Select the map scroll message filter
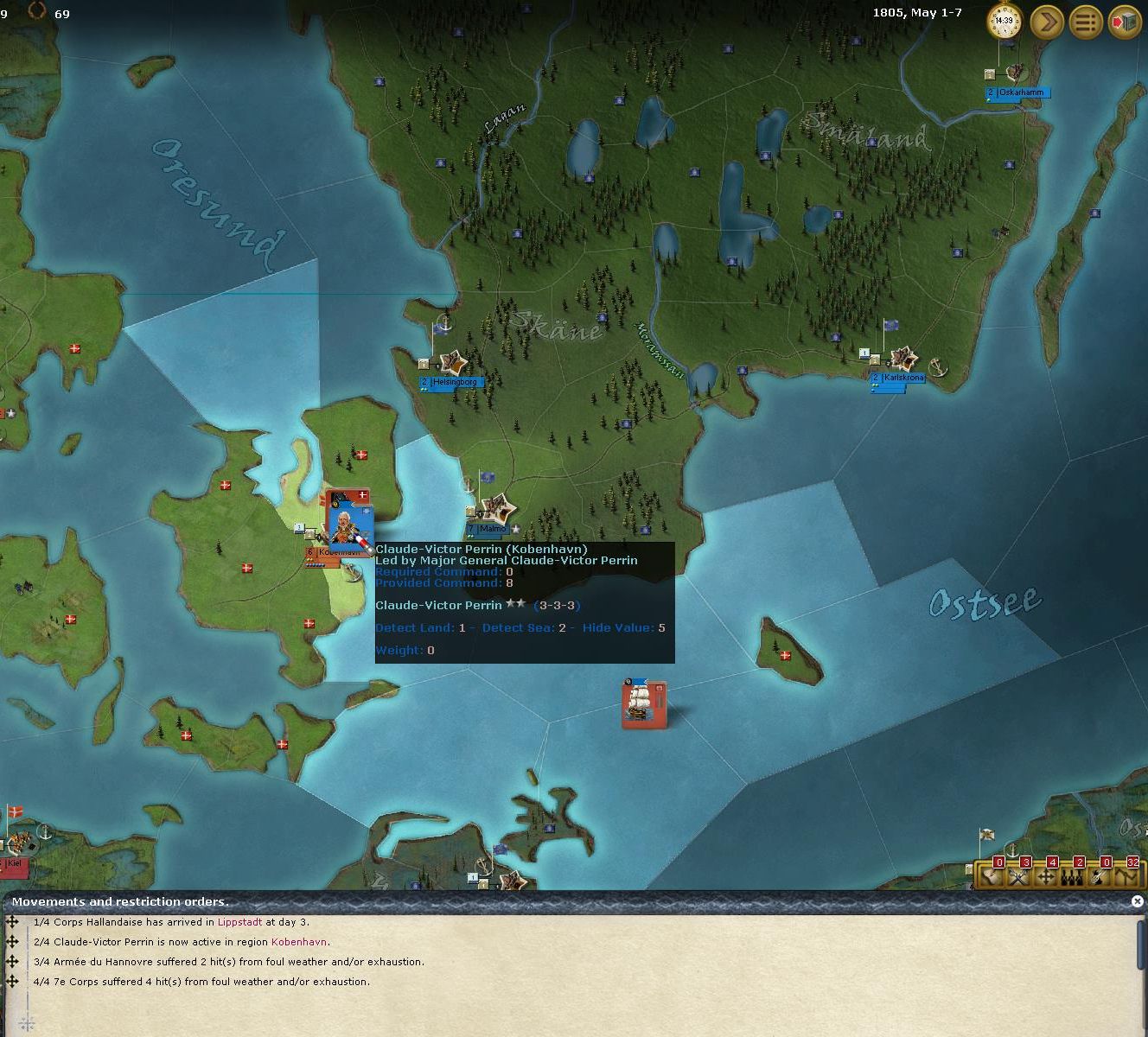 (x=993, y=876)
